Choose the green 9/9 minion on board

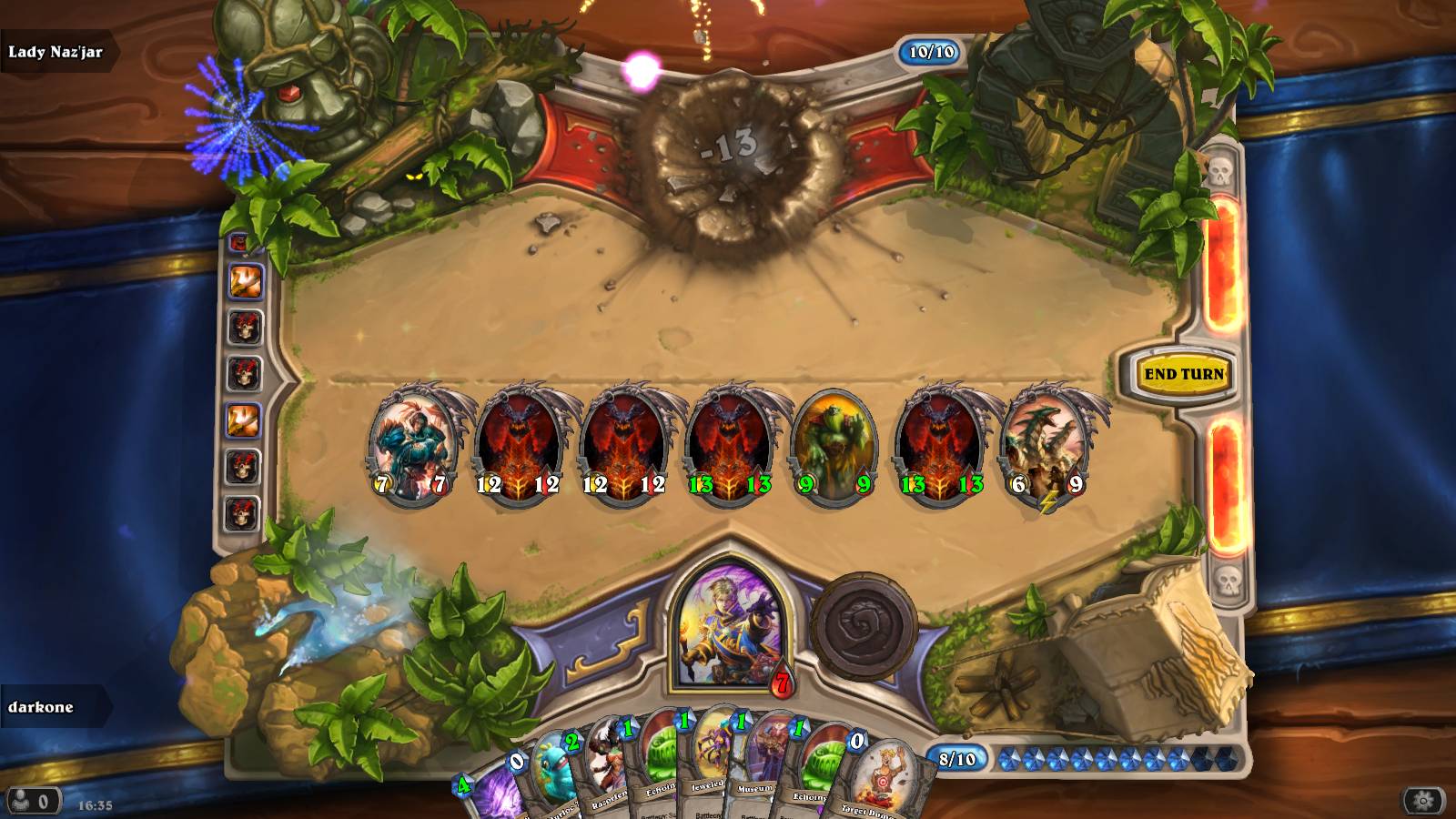(834, 444)
